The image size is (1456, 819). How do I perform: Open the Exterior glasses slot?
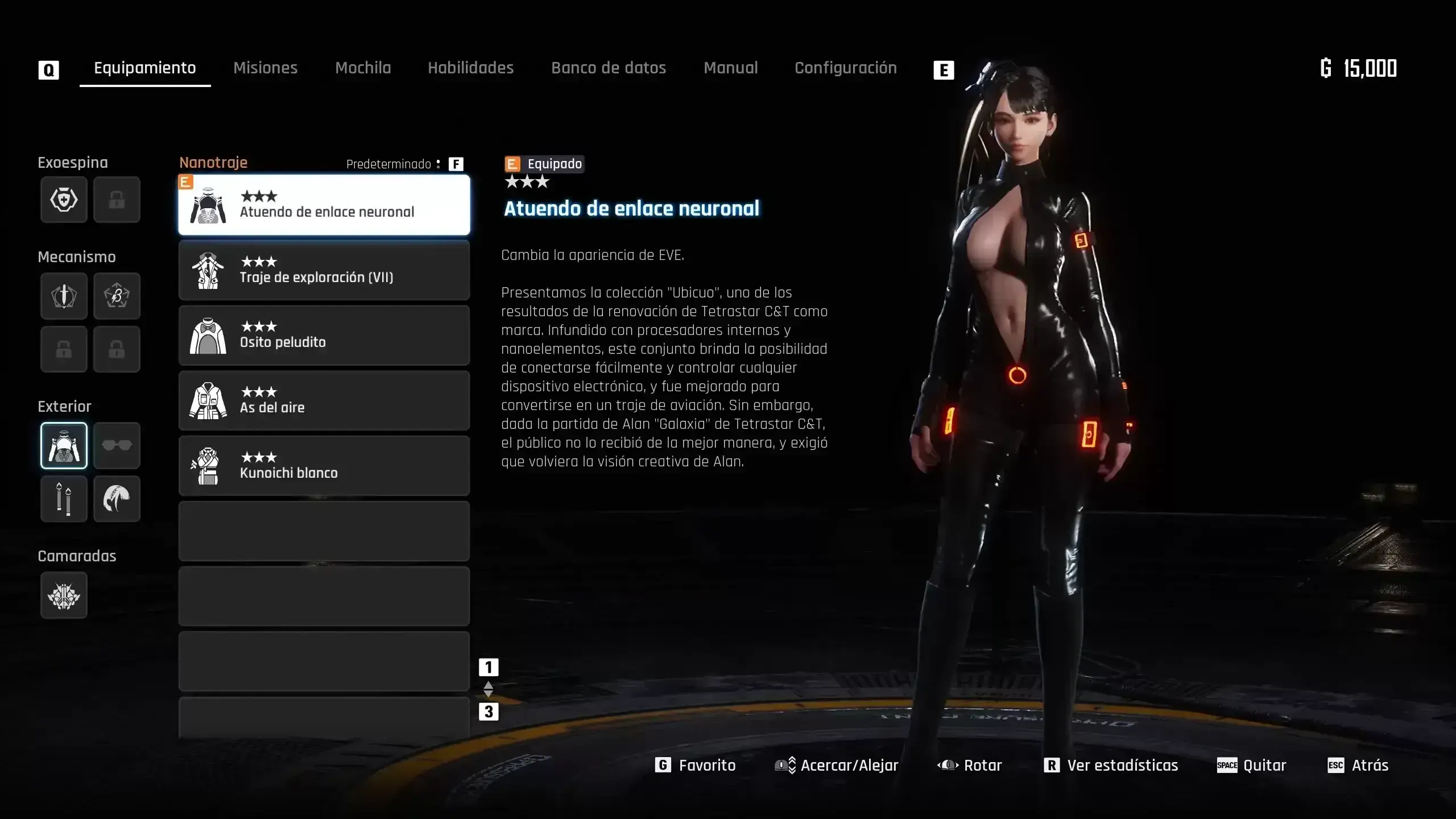117,445
